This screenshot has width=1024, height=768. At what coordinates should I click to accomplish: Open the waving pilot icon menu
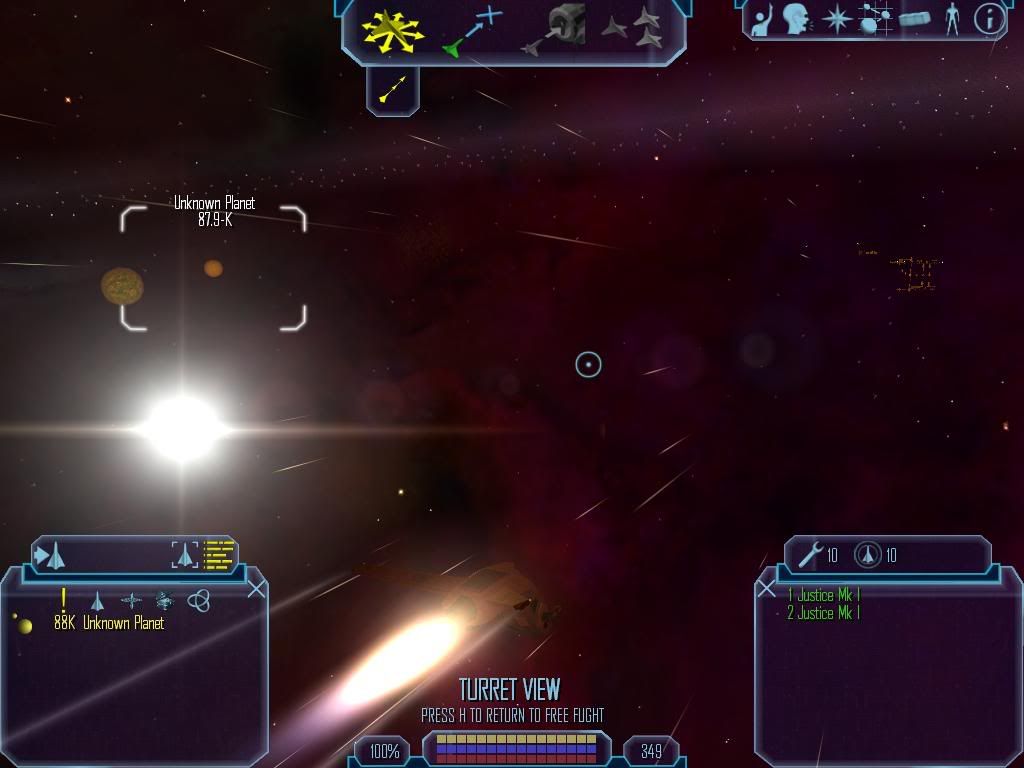763,19
